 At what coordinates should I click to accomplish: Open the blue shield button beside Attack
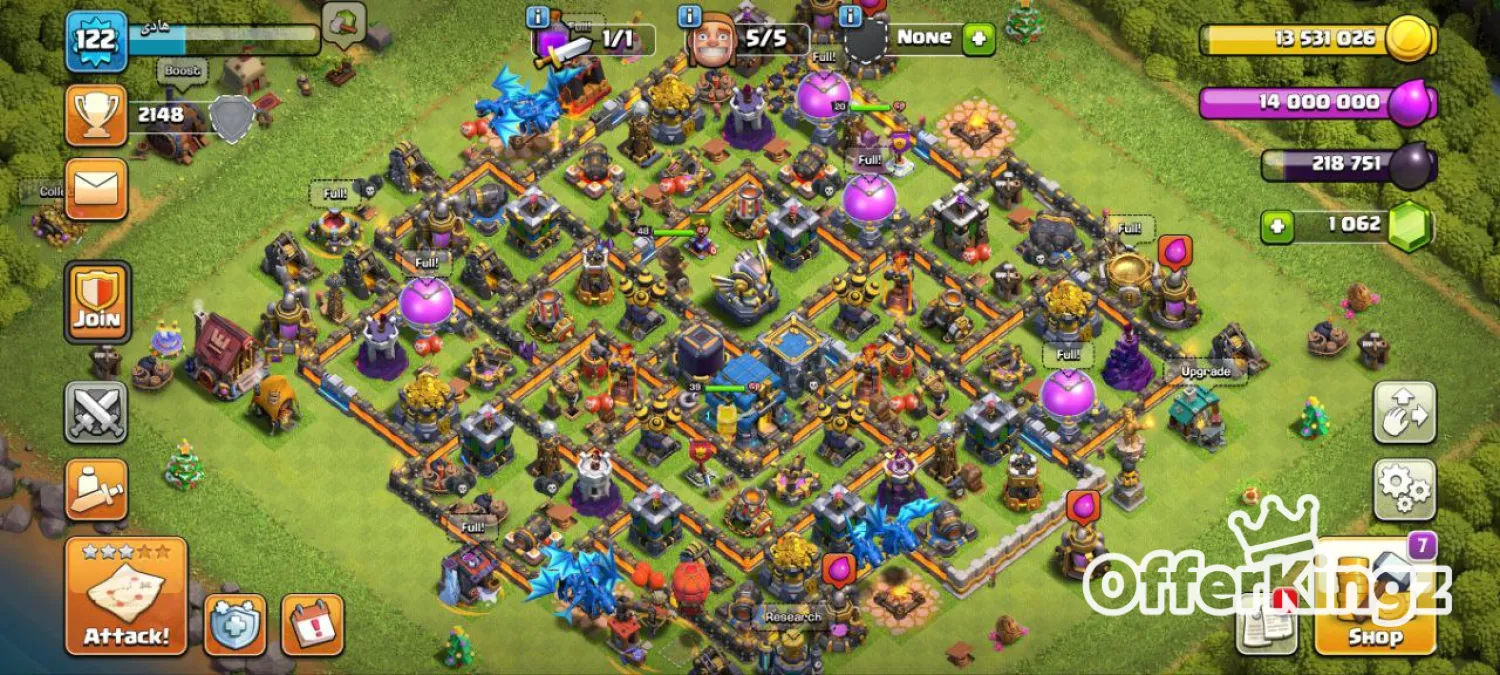235,625
